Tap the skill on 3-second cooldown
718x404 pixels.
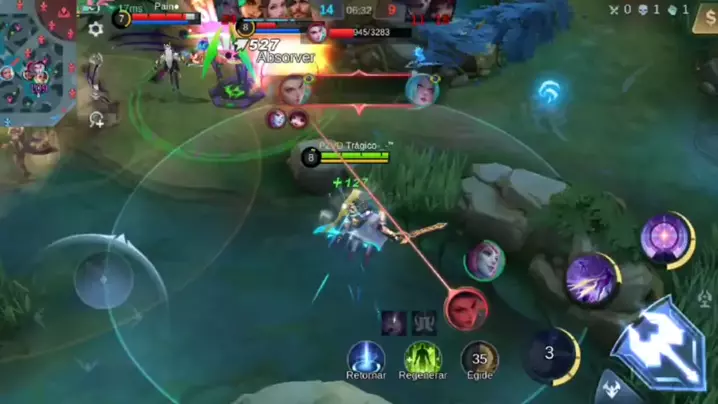click(x=550, y=354)
